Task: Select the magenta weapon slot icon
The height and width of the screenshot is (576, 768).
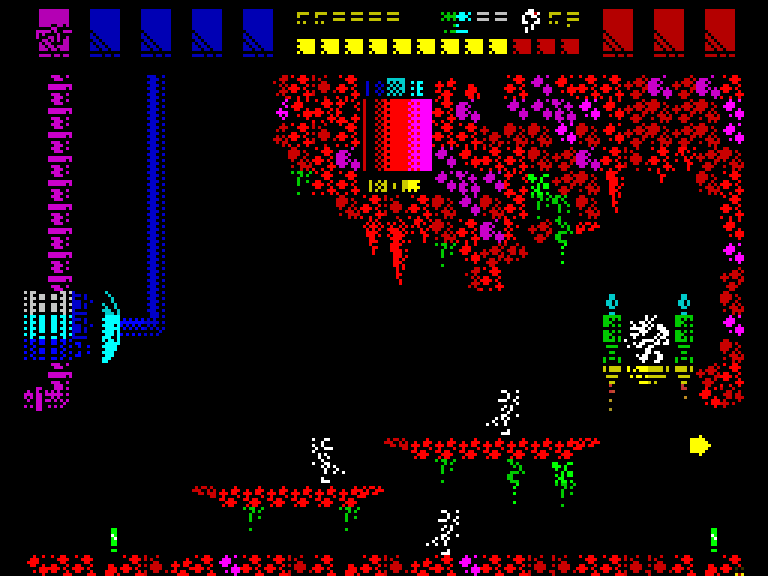Action: tap(54, 31)
